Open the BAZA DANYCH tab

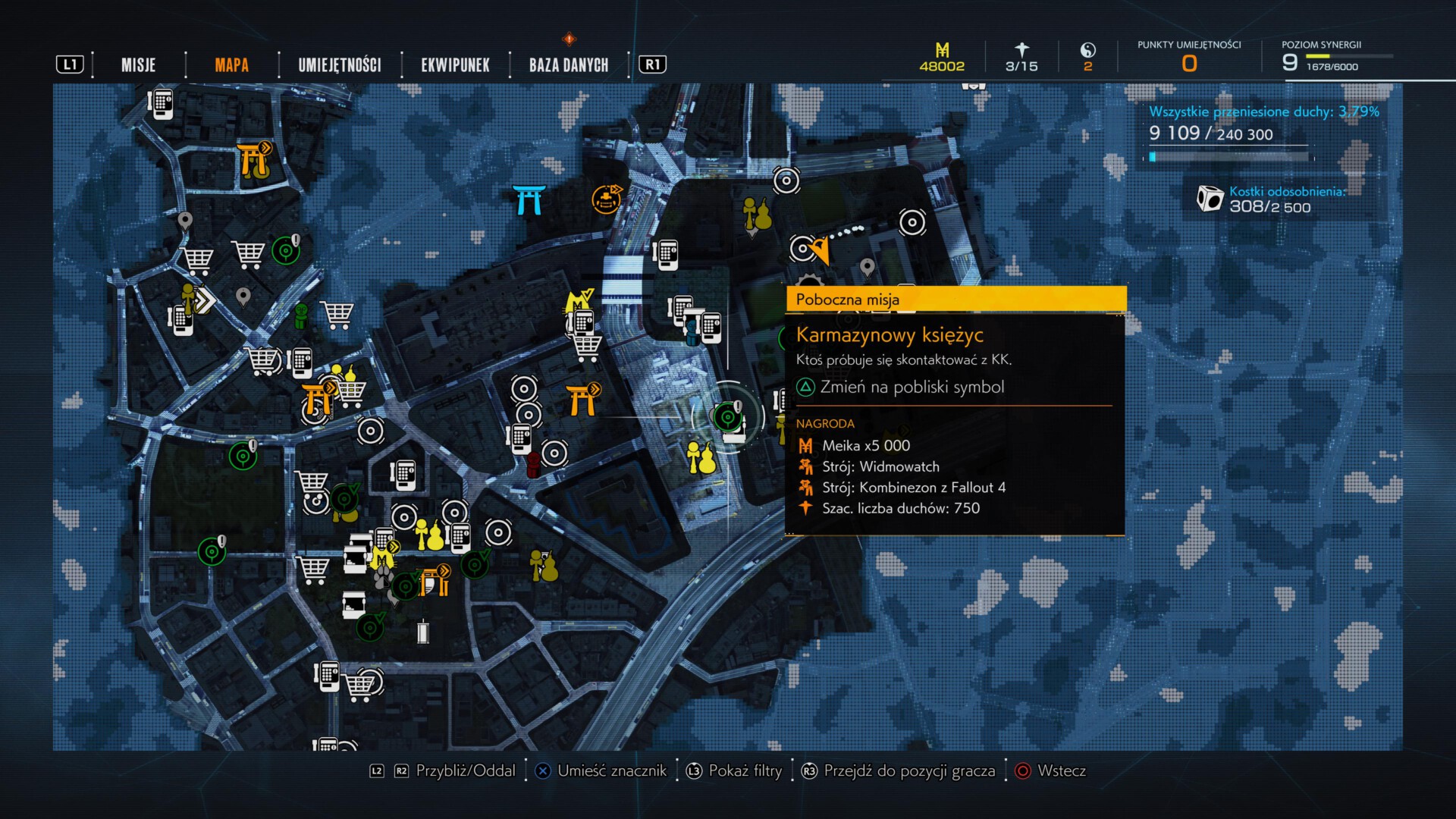pyautogui.click(x=569, y=65)
